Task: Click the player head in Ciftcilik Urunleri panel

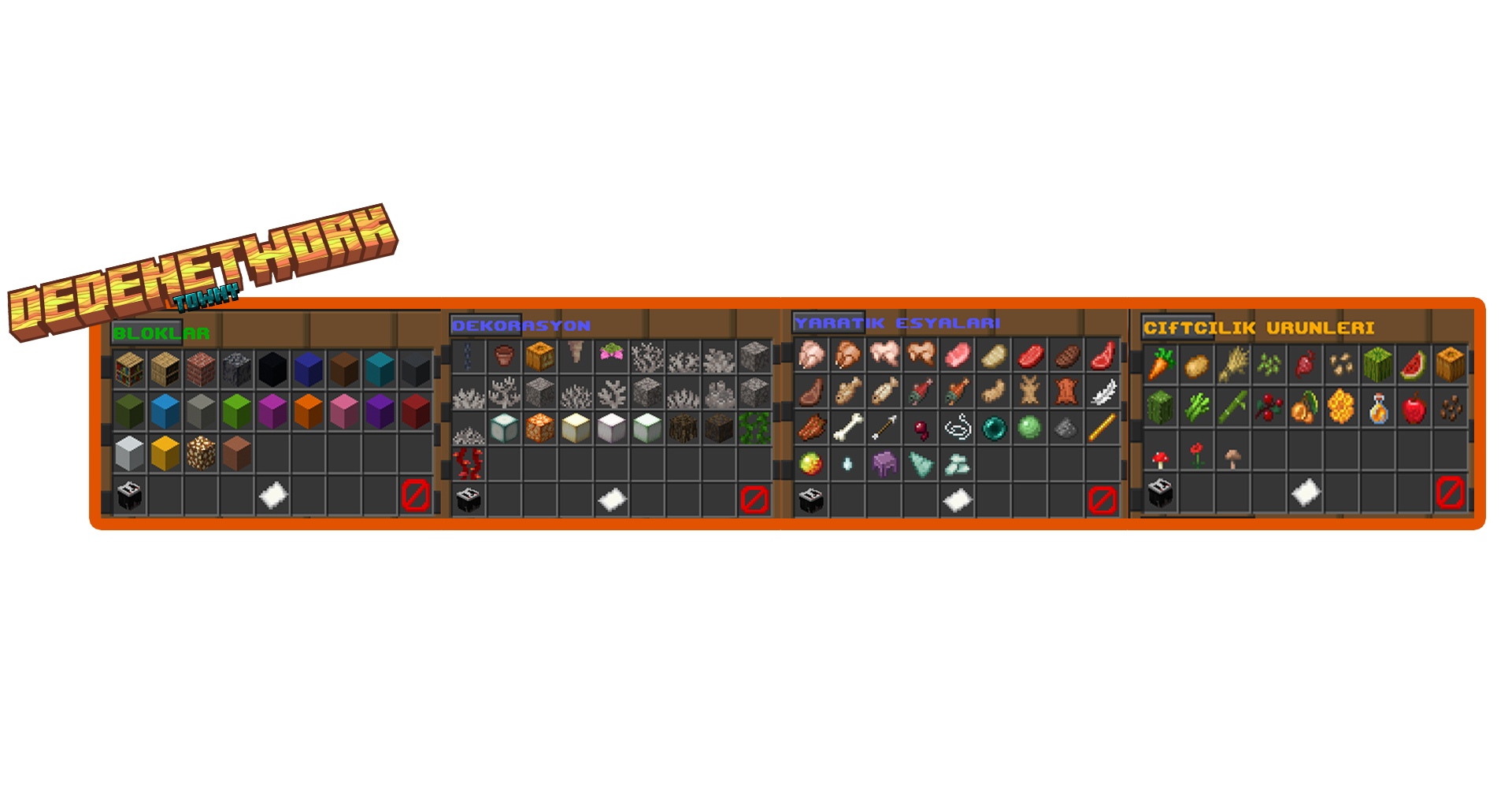Action: tap(1160, 492)
